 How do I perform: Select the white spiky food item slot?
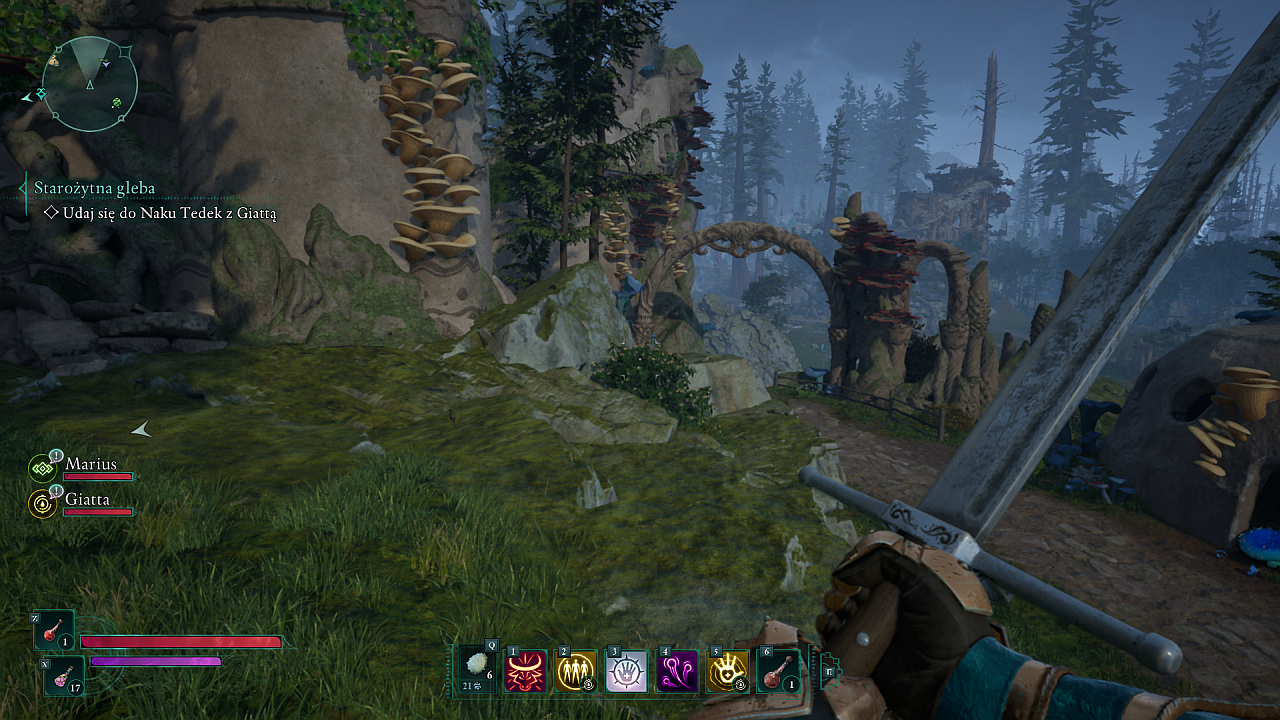point(478,669)
